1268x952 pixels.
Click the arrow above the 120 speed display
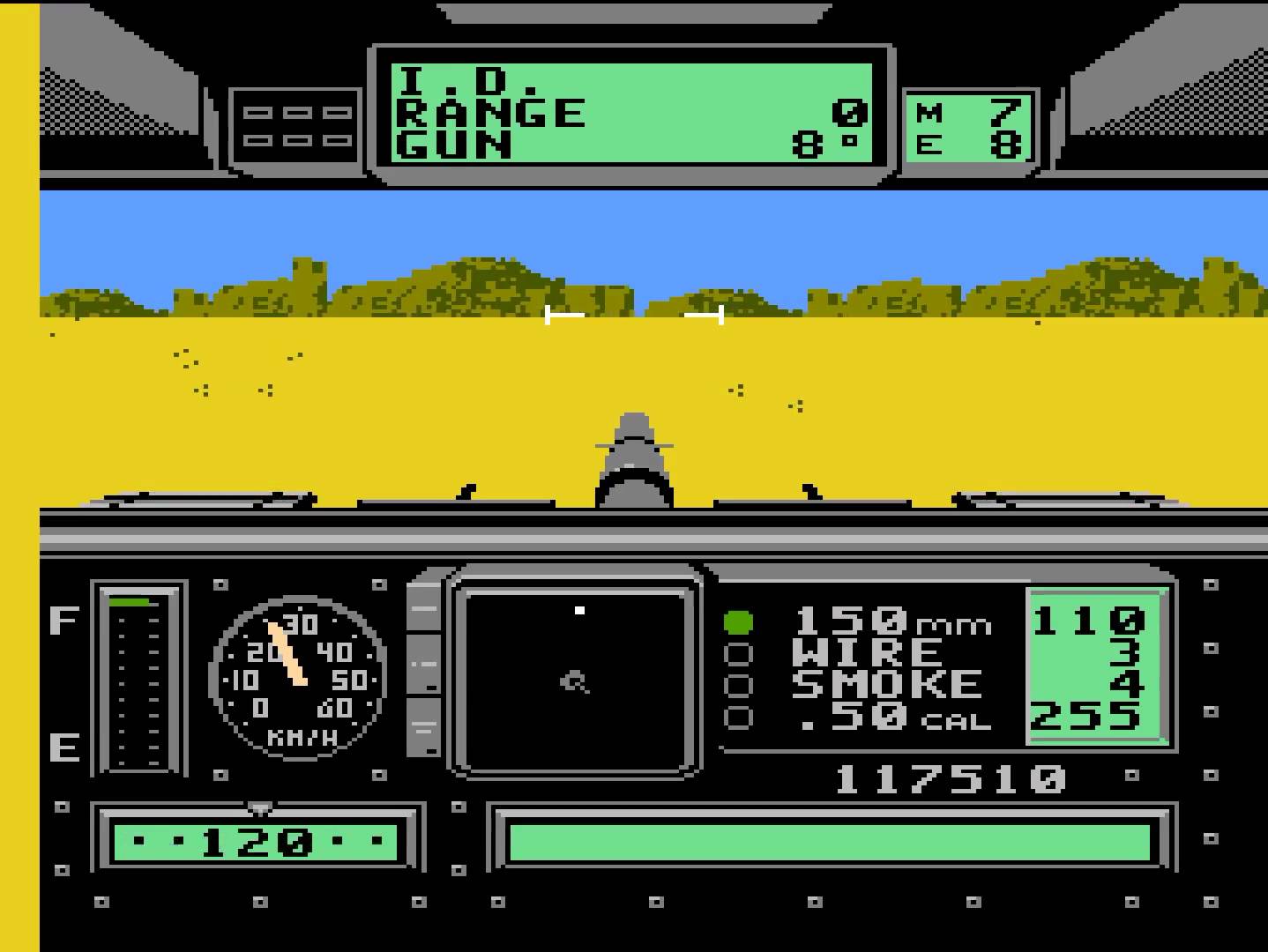coord(258,806)
